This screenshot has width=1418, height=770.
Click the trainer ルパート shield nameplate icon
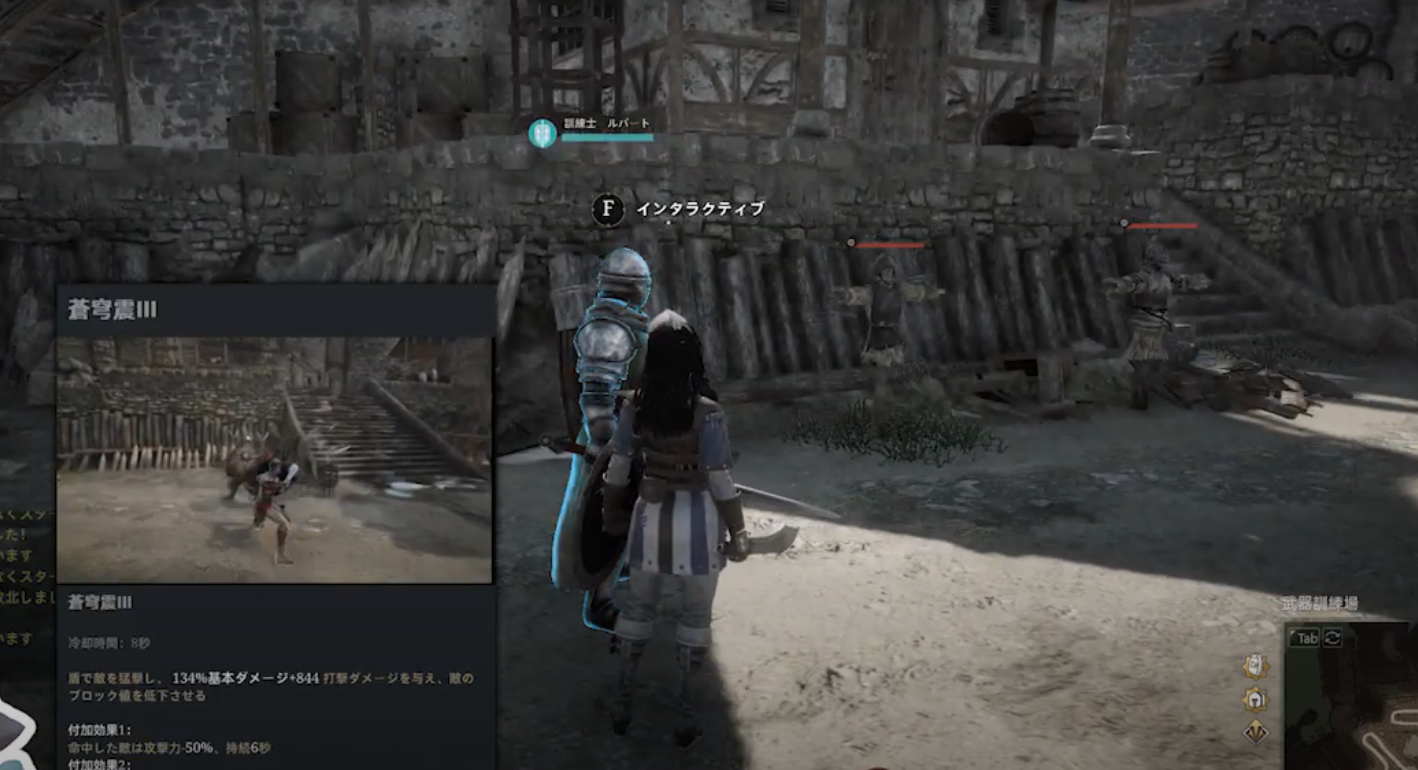coord(542,133)
